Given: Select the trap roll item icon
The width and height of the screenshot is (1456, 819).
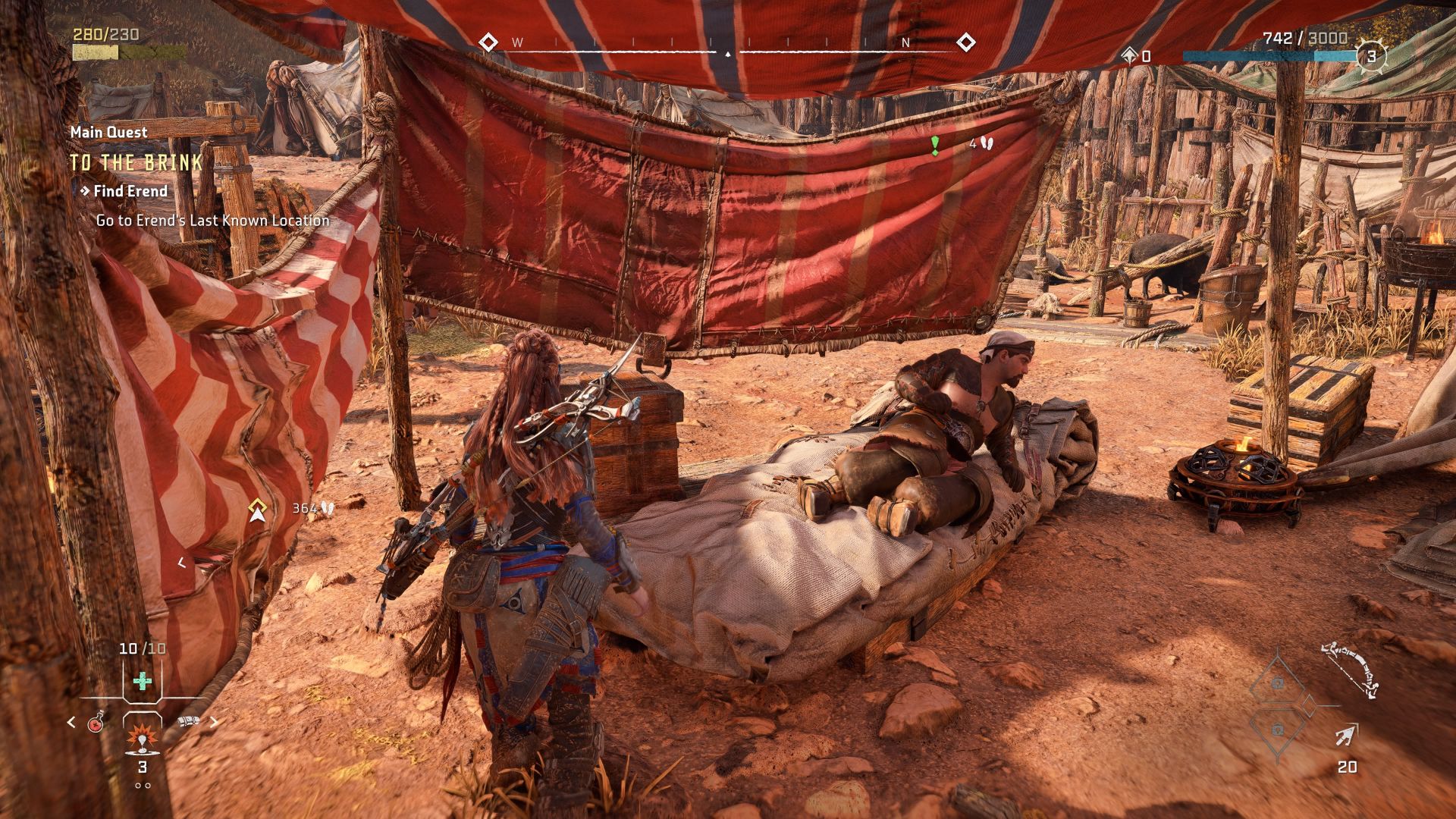Looking at the screenshot, I should pyautogui.click(x=188, y=720).
